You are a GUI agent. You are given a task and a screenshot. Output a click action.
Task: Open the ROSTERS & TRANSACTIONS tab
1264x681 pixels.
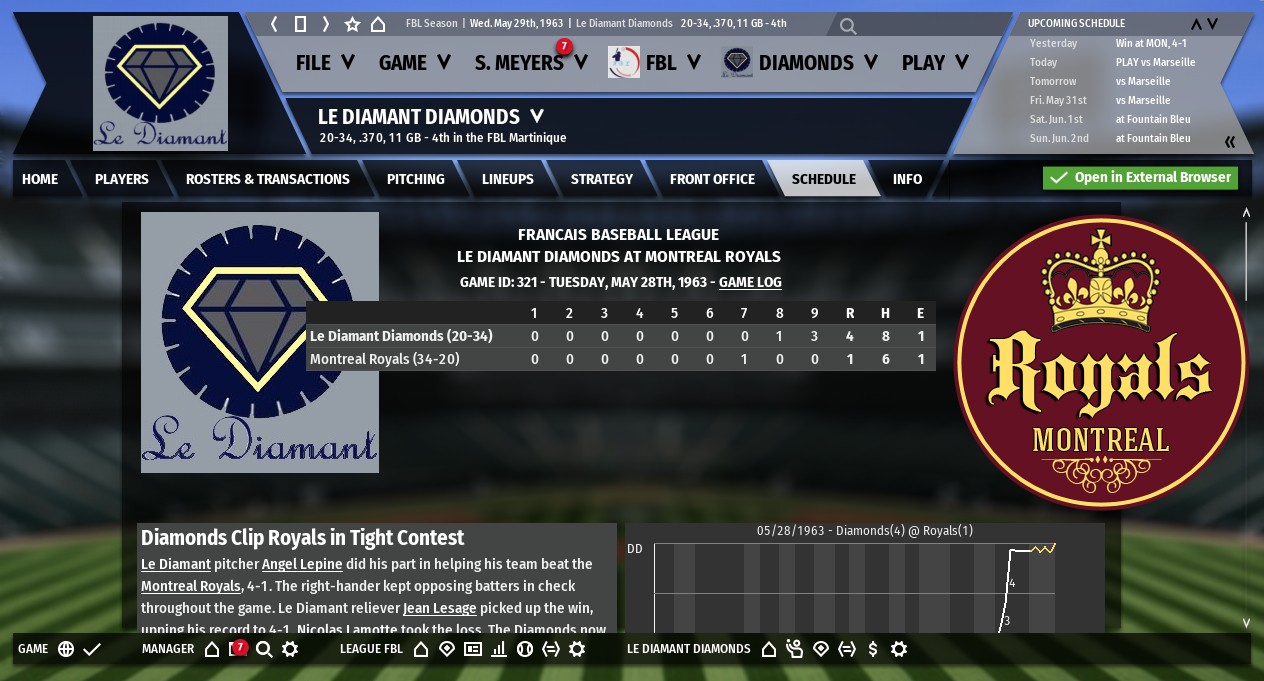[x=268, y=179]
